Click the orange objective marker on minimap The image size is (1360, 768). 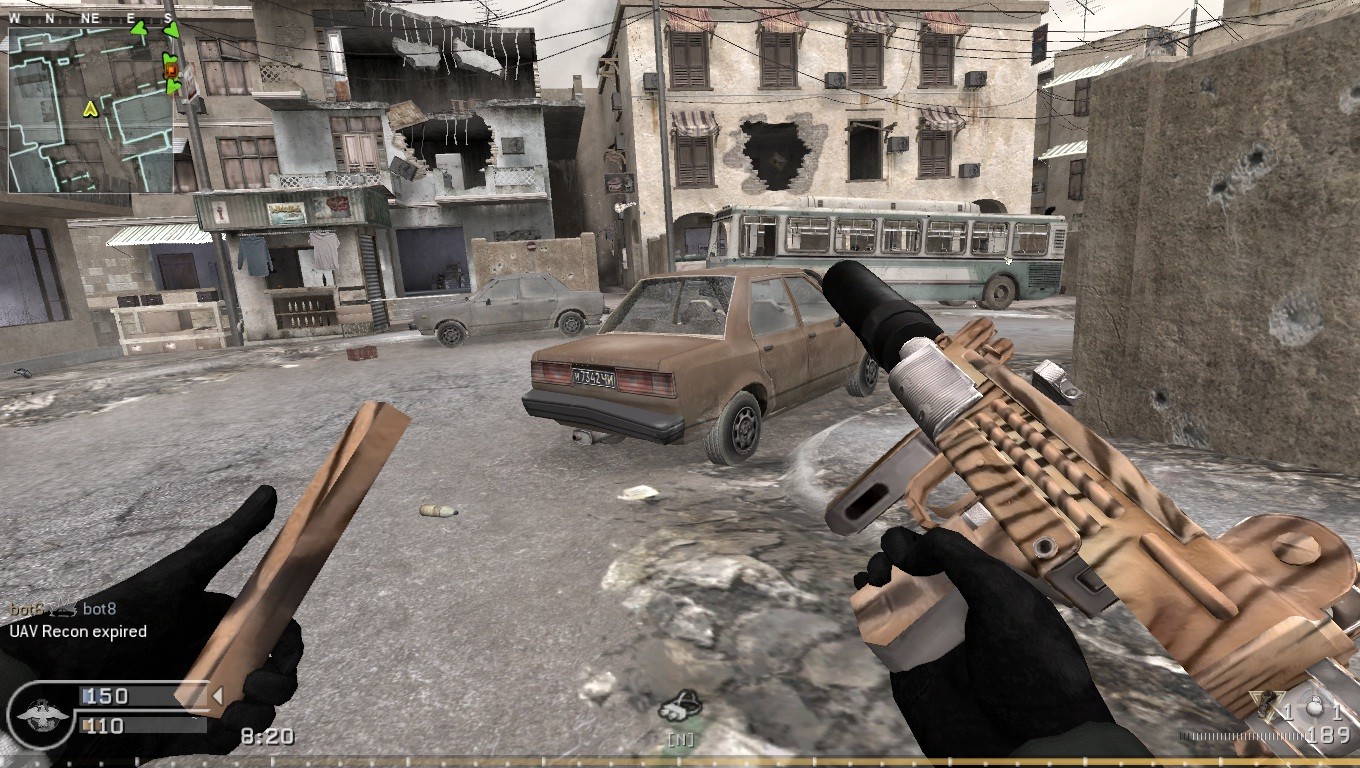pos(170,70)
